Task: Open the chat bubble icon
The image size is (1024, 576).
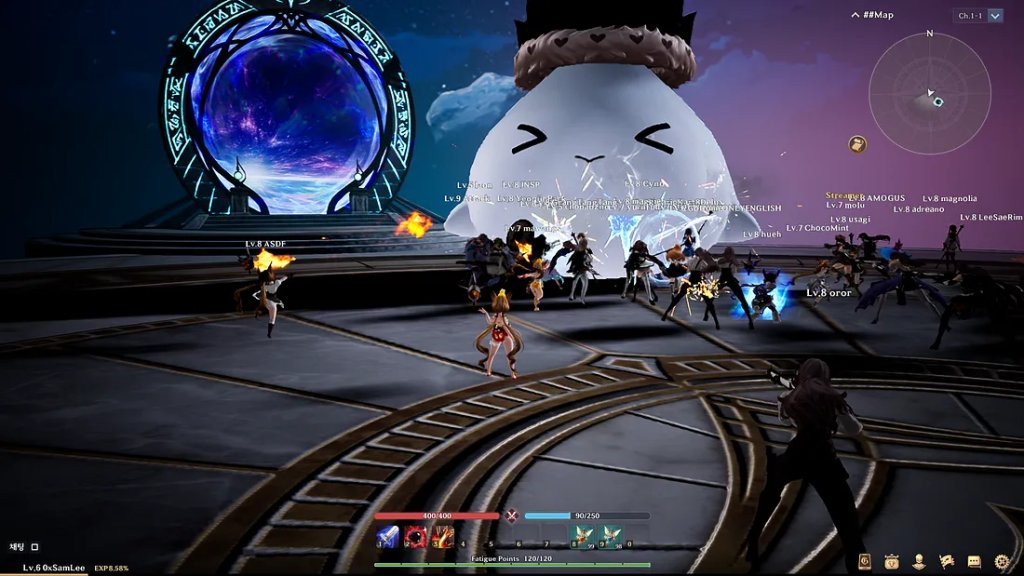Action: (x=974, y=562)
